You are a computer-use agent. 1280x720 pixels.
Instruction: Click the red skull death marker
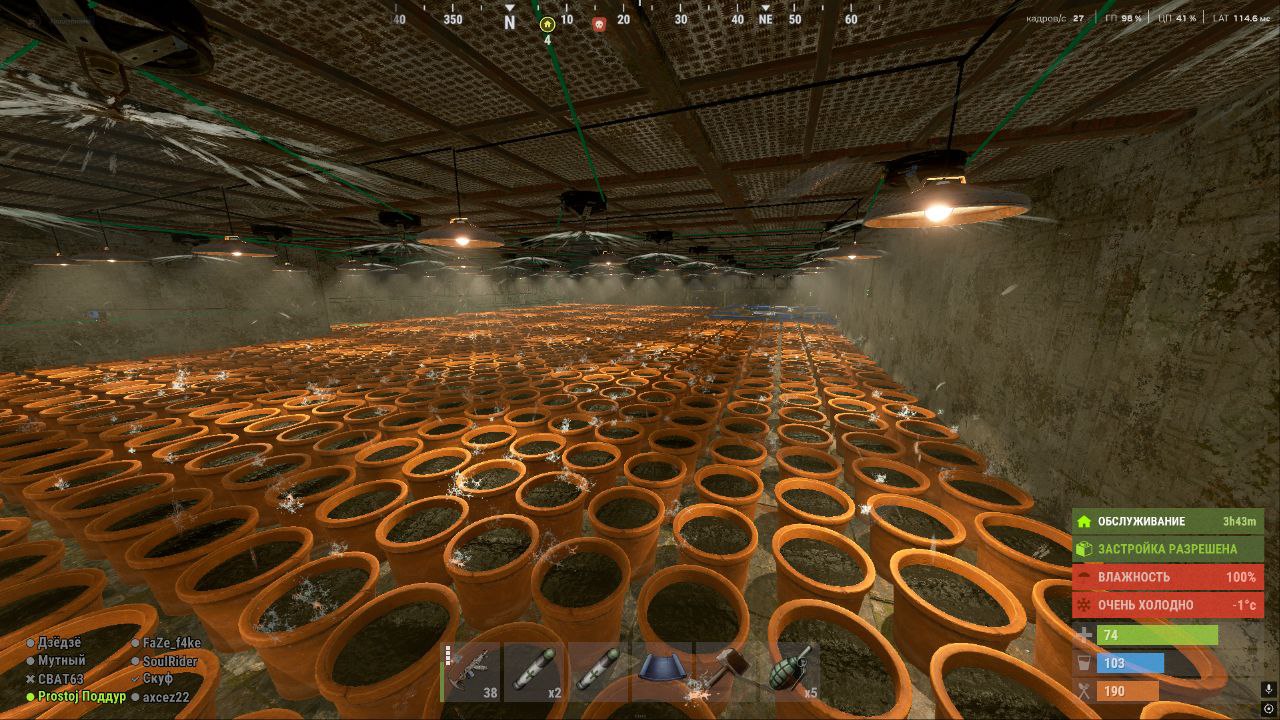click(x=599, y=24)
